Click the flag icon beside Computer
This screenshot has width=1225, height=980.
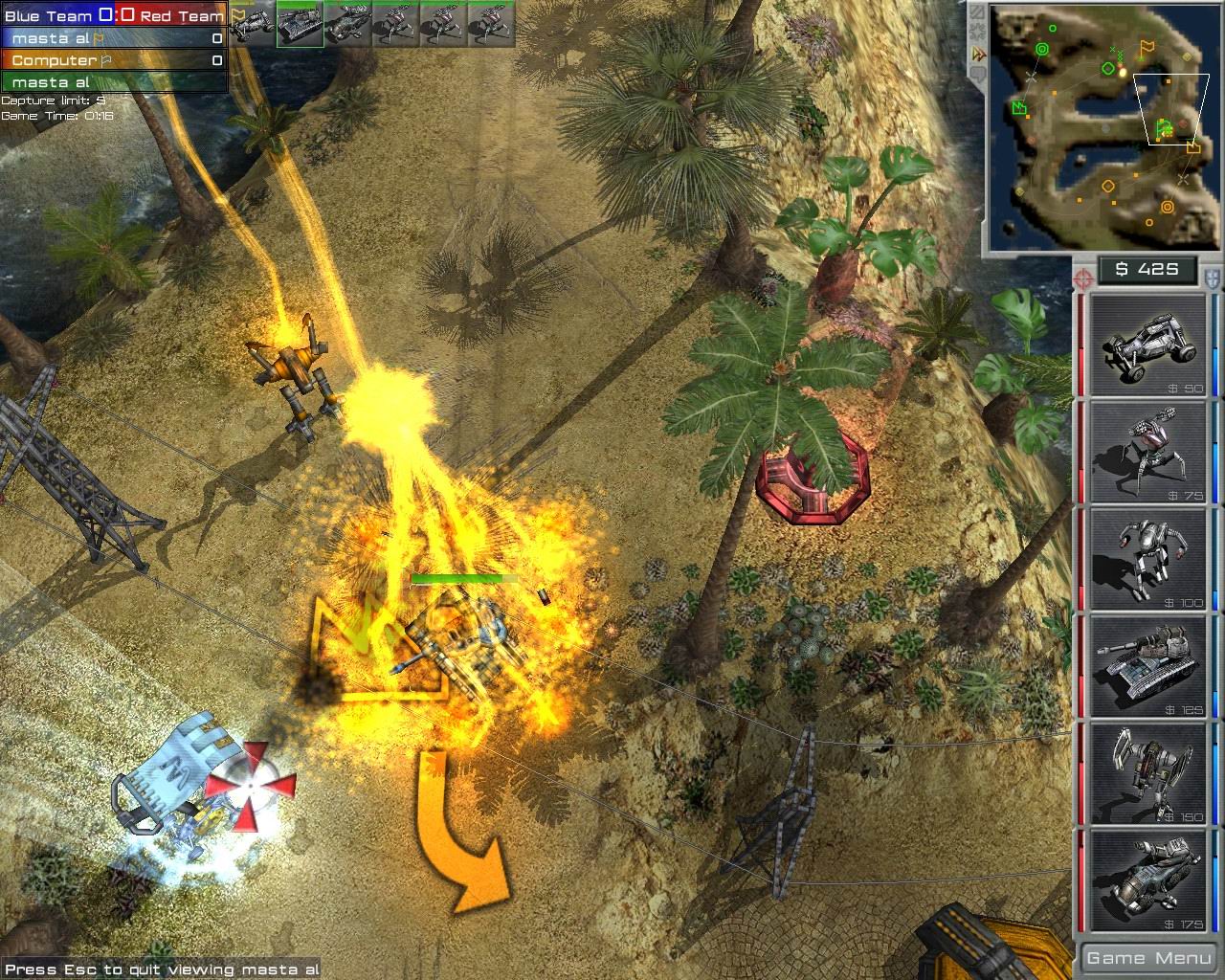[107, 60]
